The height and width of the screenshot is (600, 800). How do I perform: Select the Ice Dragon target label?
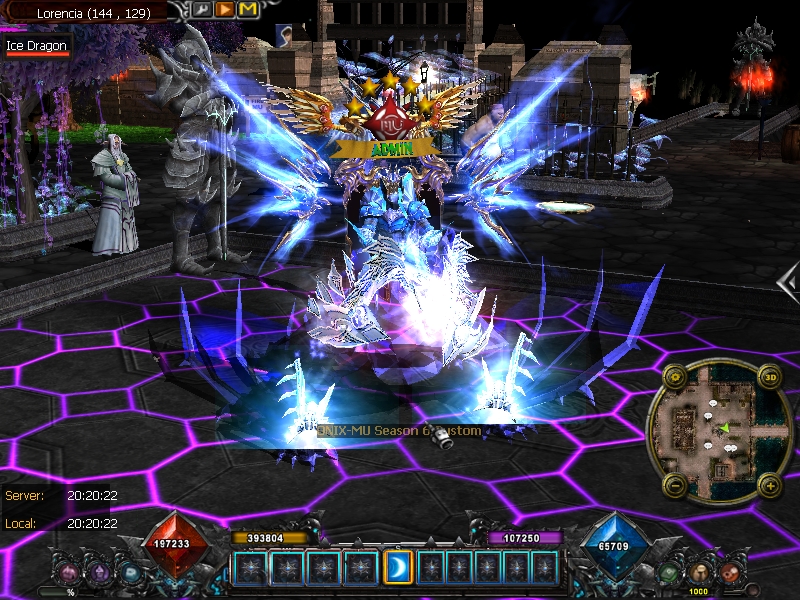pos(37,46)
